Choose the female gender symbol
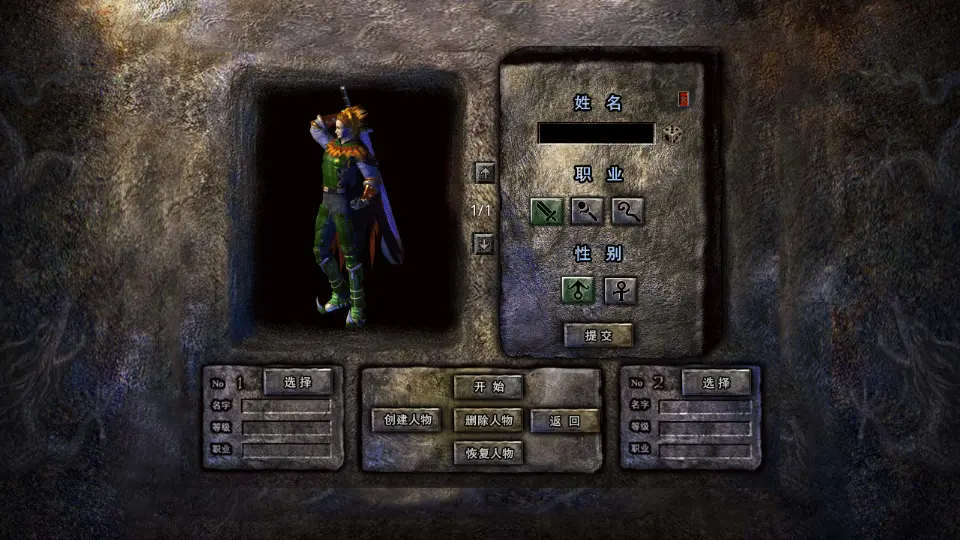 pyautogui.click(x=620, y=291)
